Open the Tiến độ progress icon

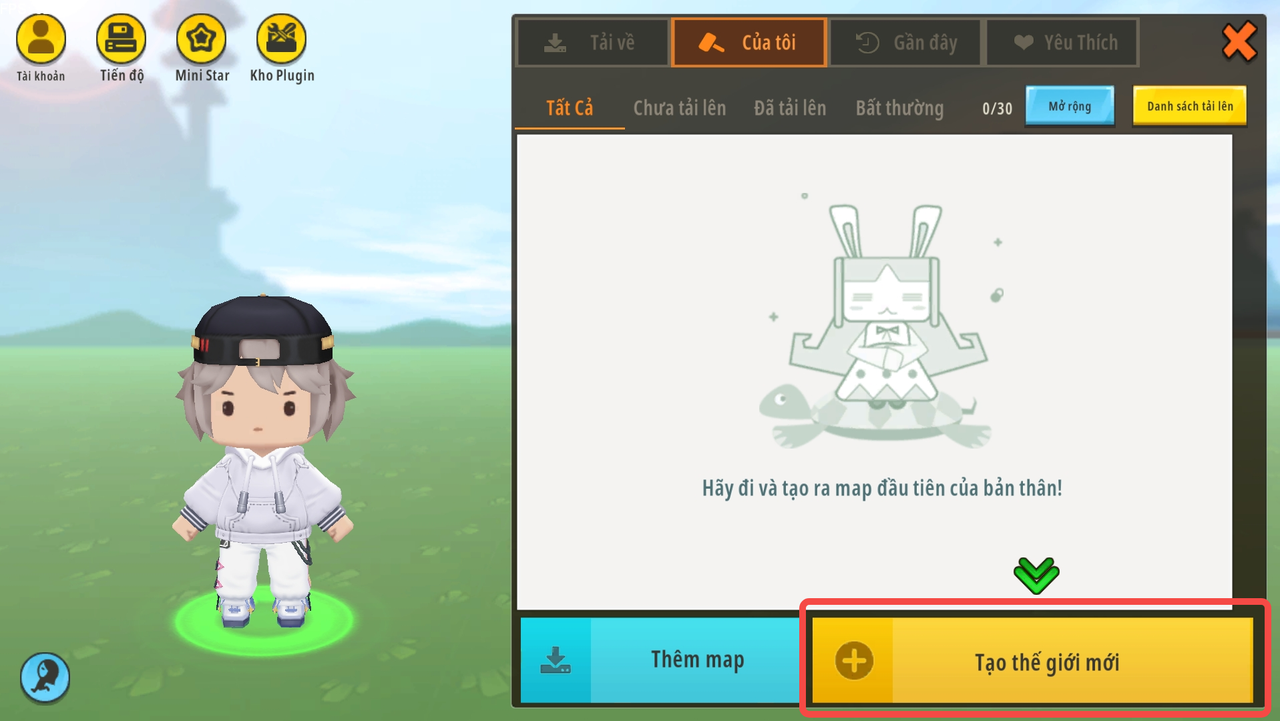[121, 40]
